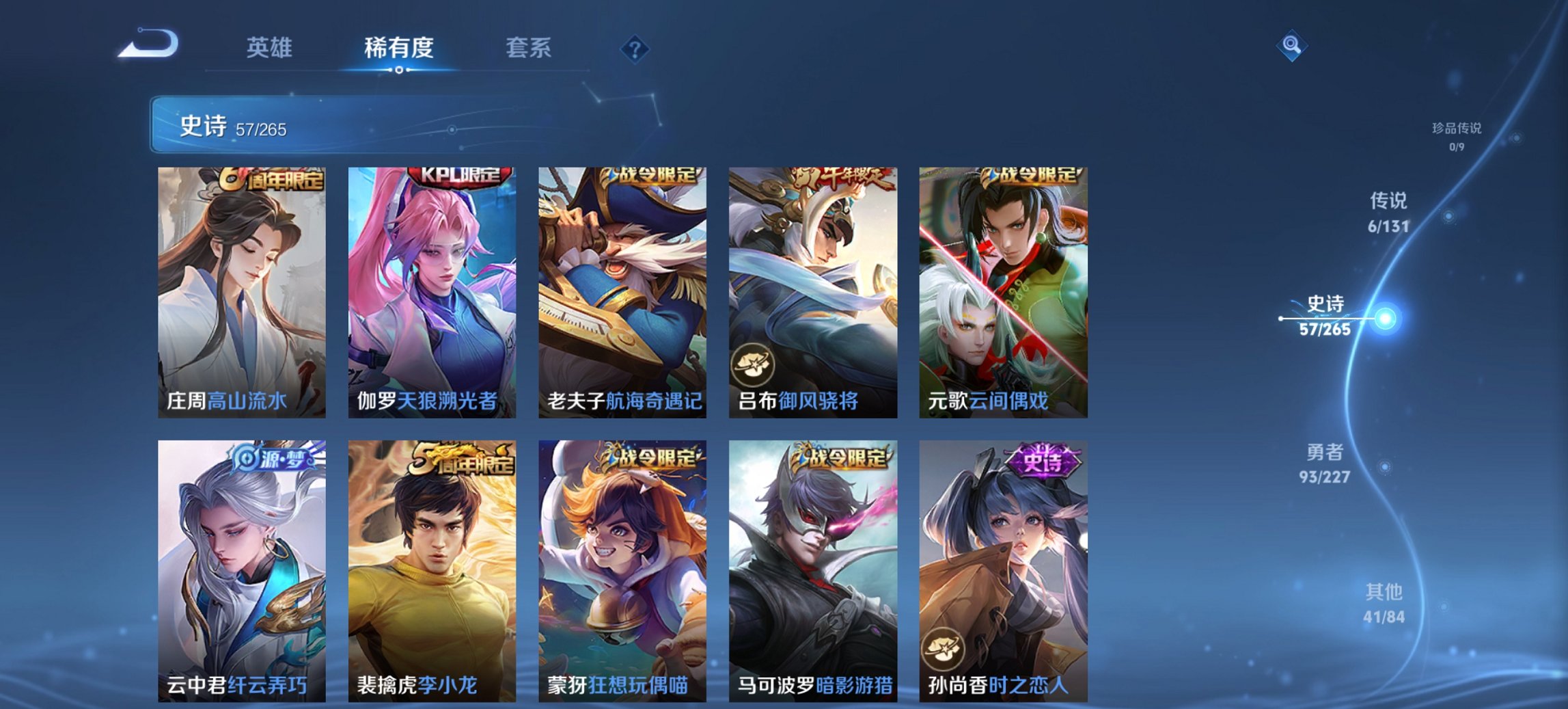The height and width of the screenshot is (709, 1568).
Task: Switch to the 套系 tab
Action: pyautogui.click(x=527, y=48)
